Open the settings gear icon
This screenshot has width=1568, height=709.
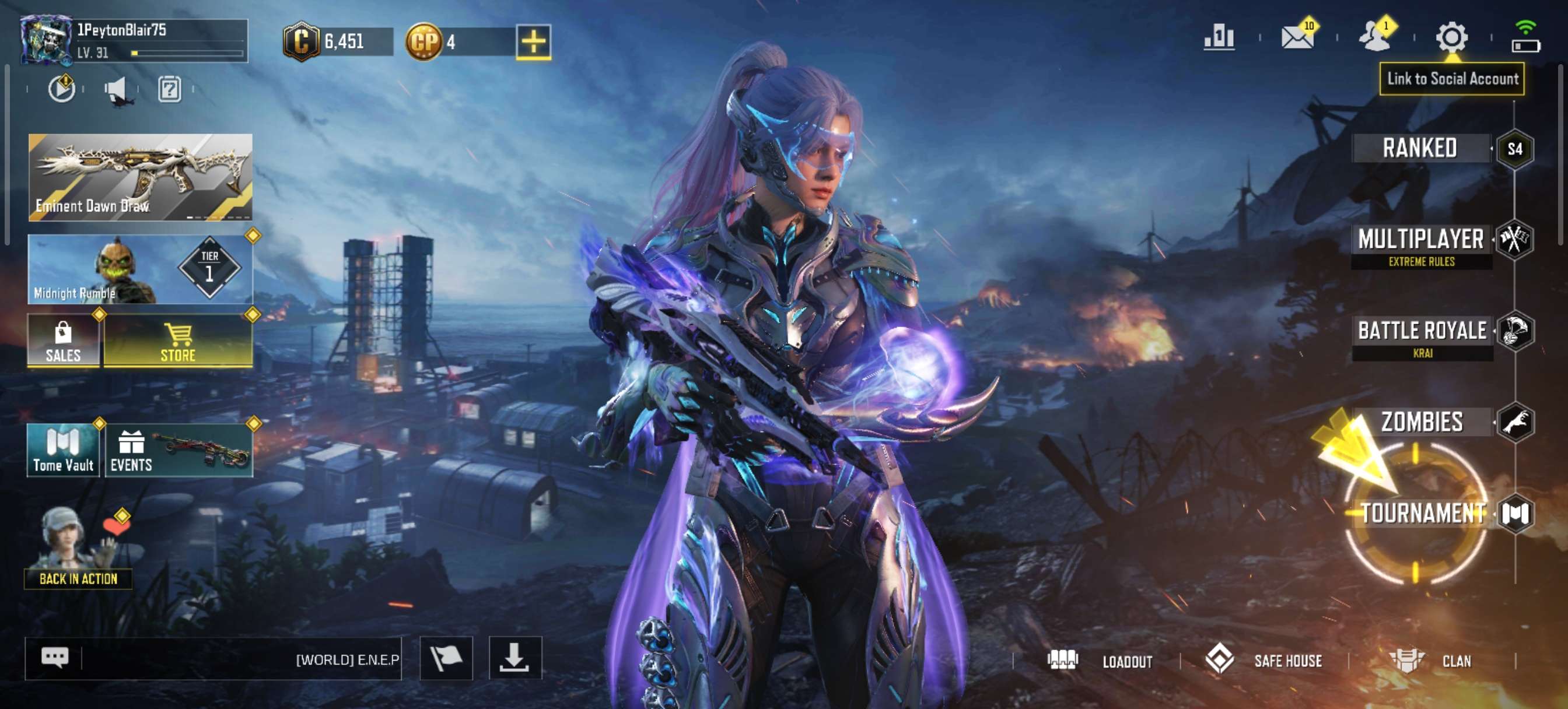(1452, 38)
